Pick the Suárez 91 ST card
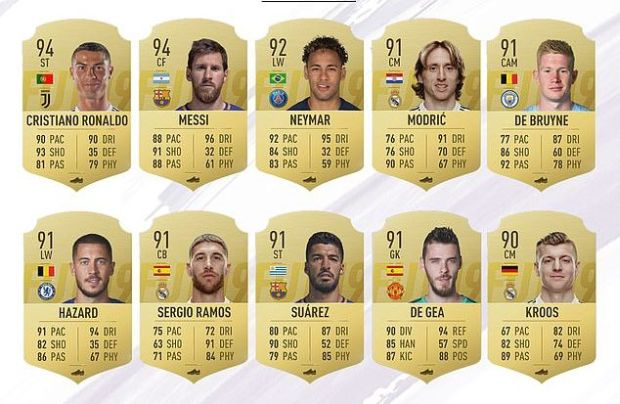The image size is (620, 404). click(308, 297)
